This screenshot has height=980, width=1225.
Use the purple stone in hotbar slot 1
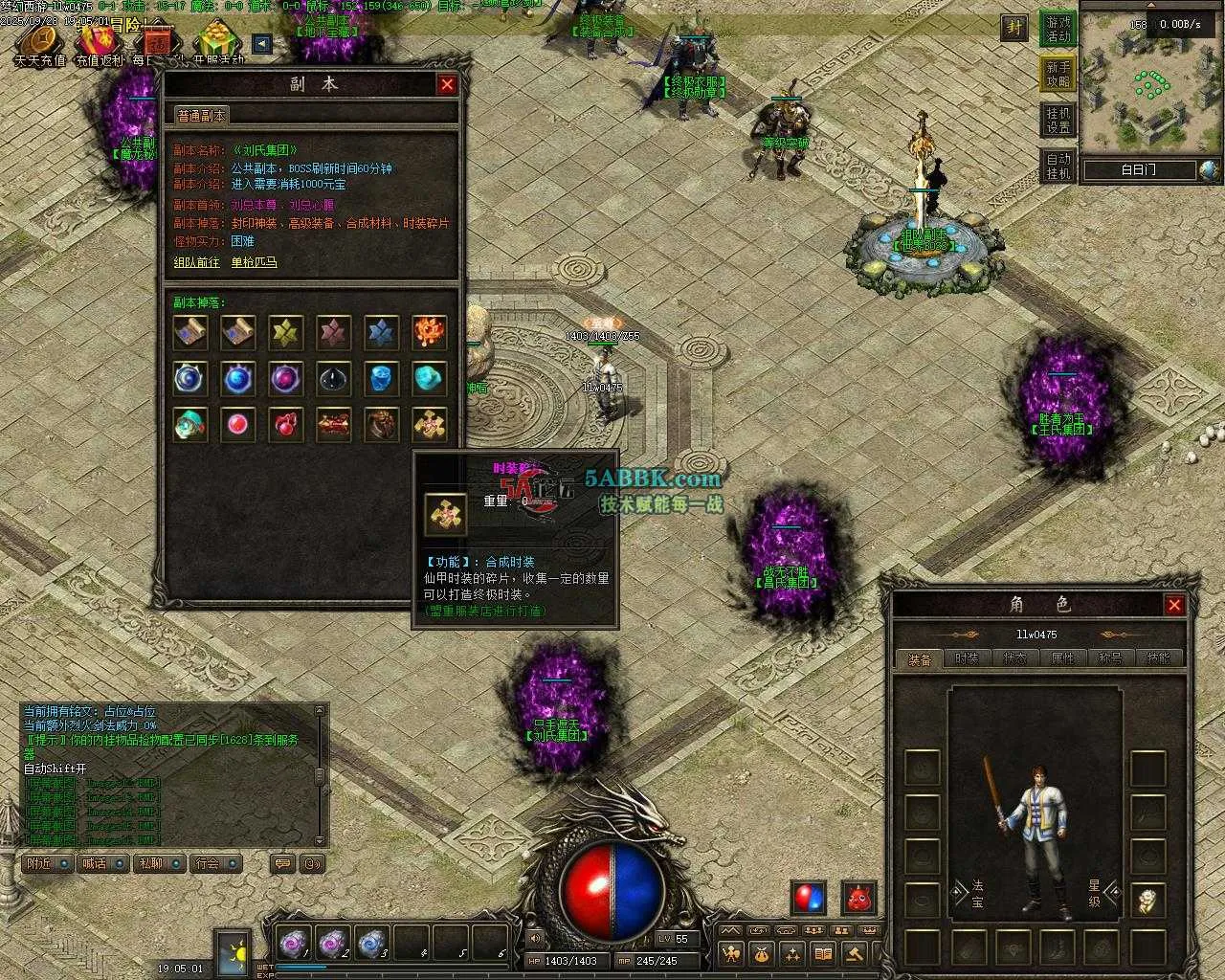[291, 945]
